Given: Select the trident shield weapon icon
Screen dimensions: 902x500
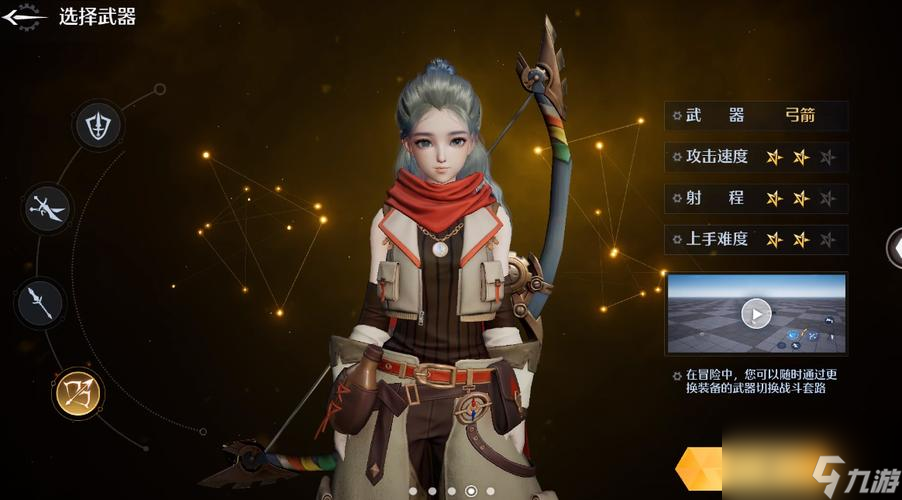Looking at the screenshot, I should (99, 126).
